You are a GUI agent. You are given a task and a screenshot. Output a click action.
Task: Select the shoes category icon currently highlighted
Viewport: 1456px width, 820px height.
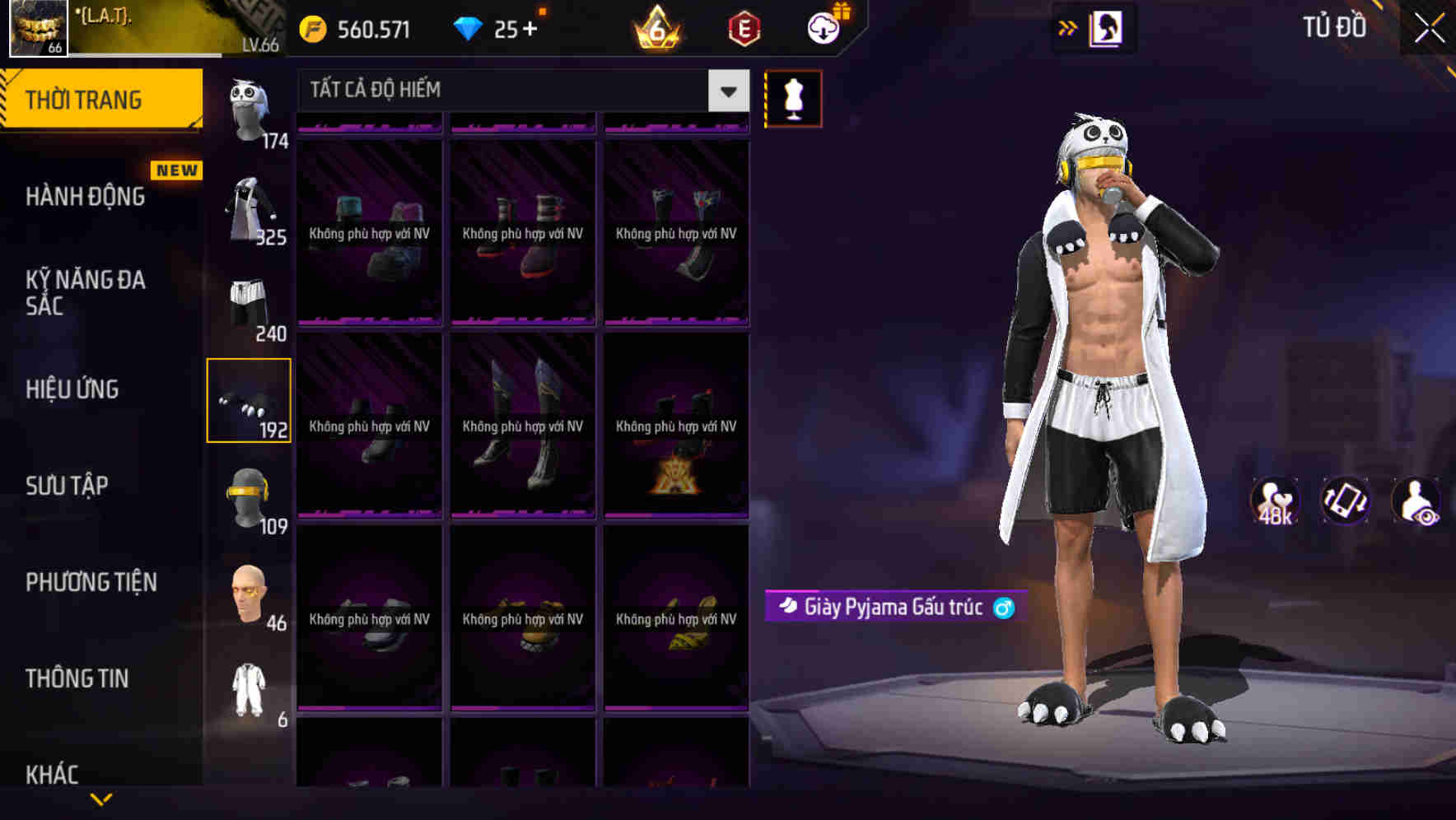click(250, 401)
